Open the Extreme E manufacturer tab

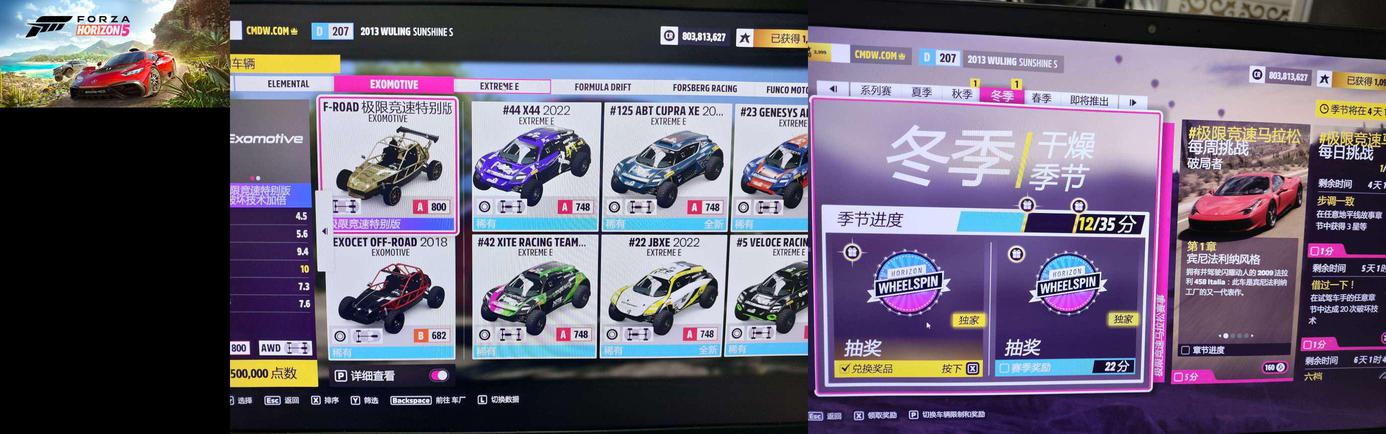[x=500, y=87]
